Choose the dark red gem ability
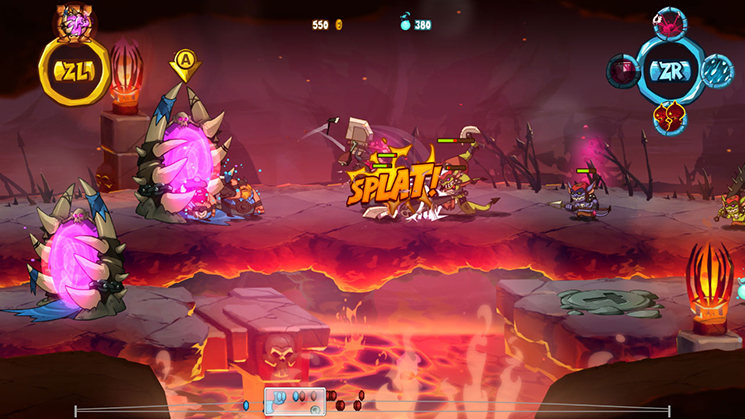Viewport: 745px width, 419px height. (621, 71)
